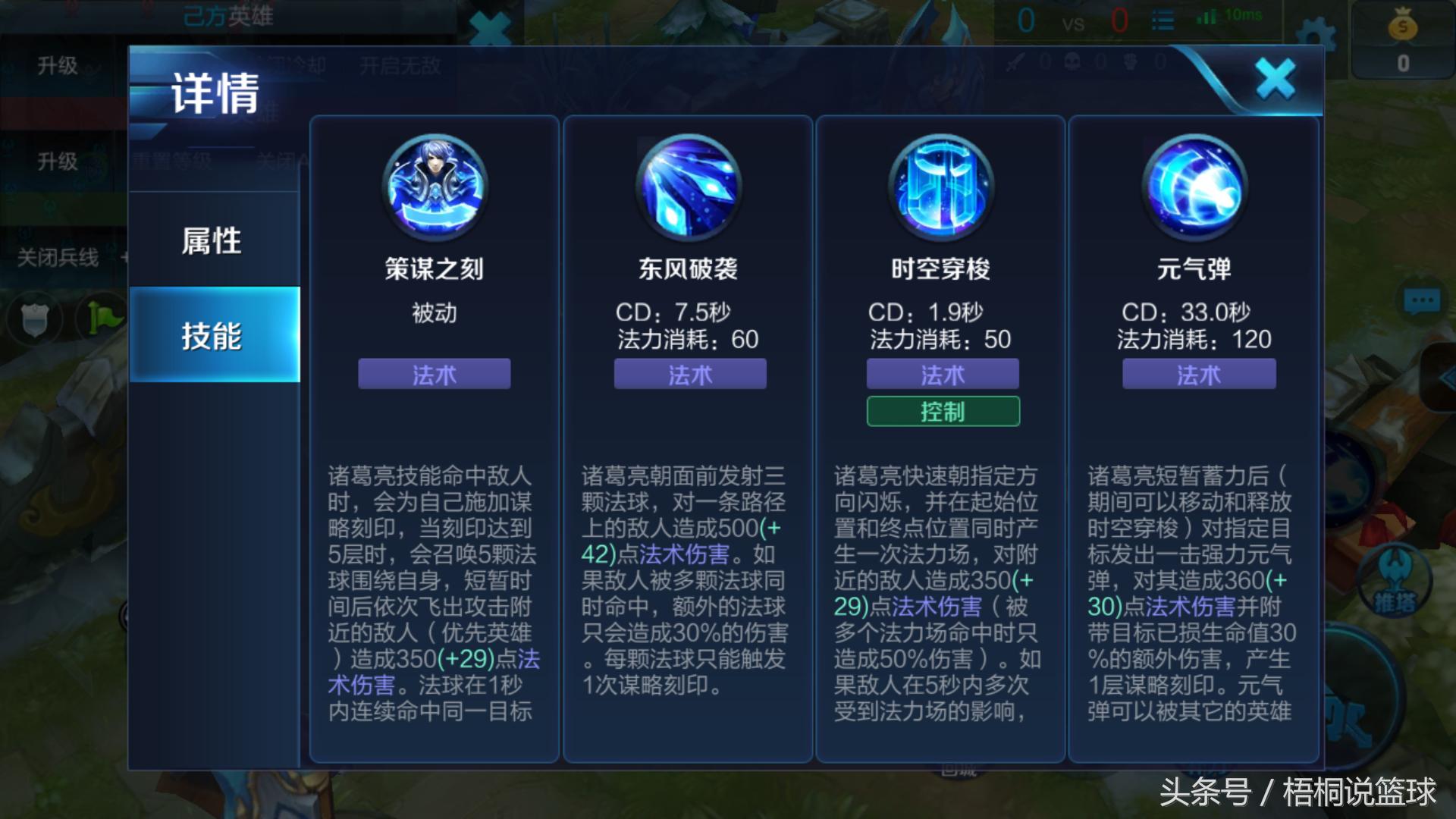
Task: Switch to the 技能 tab
Action: point(213,335)
